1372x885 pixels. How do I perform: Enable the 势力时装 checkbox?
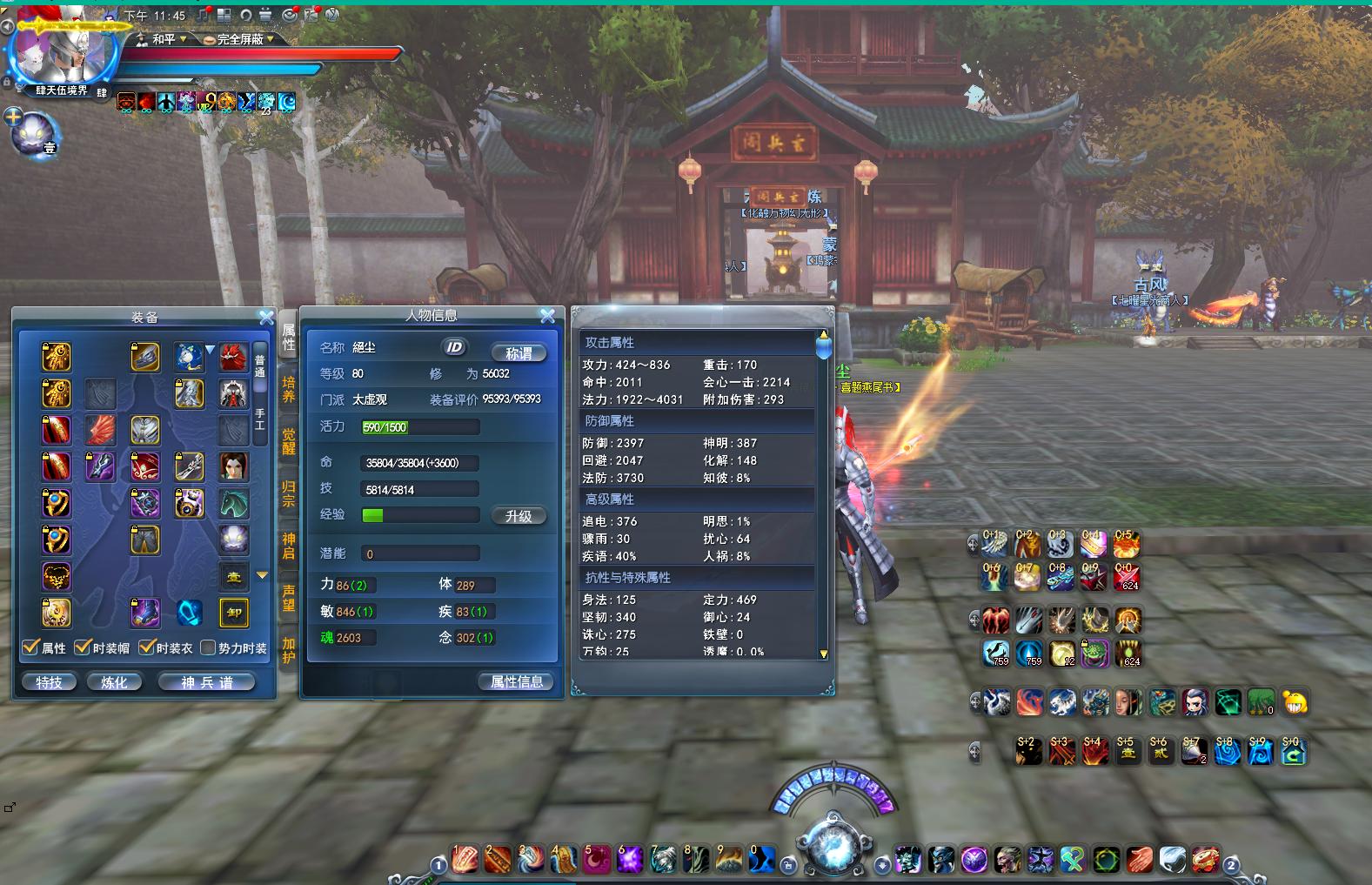pos(208,647)
